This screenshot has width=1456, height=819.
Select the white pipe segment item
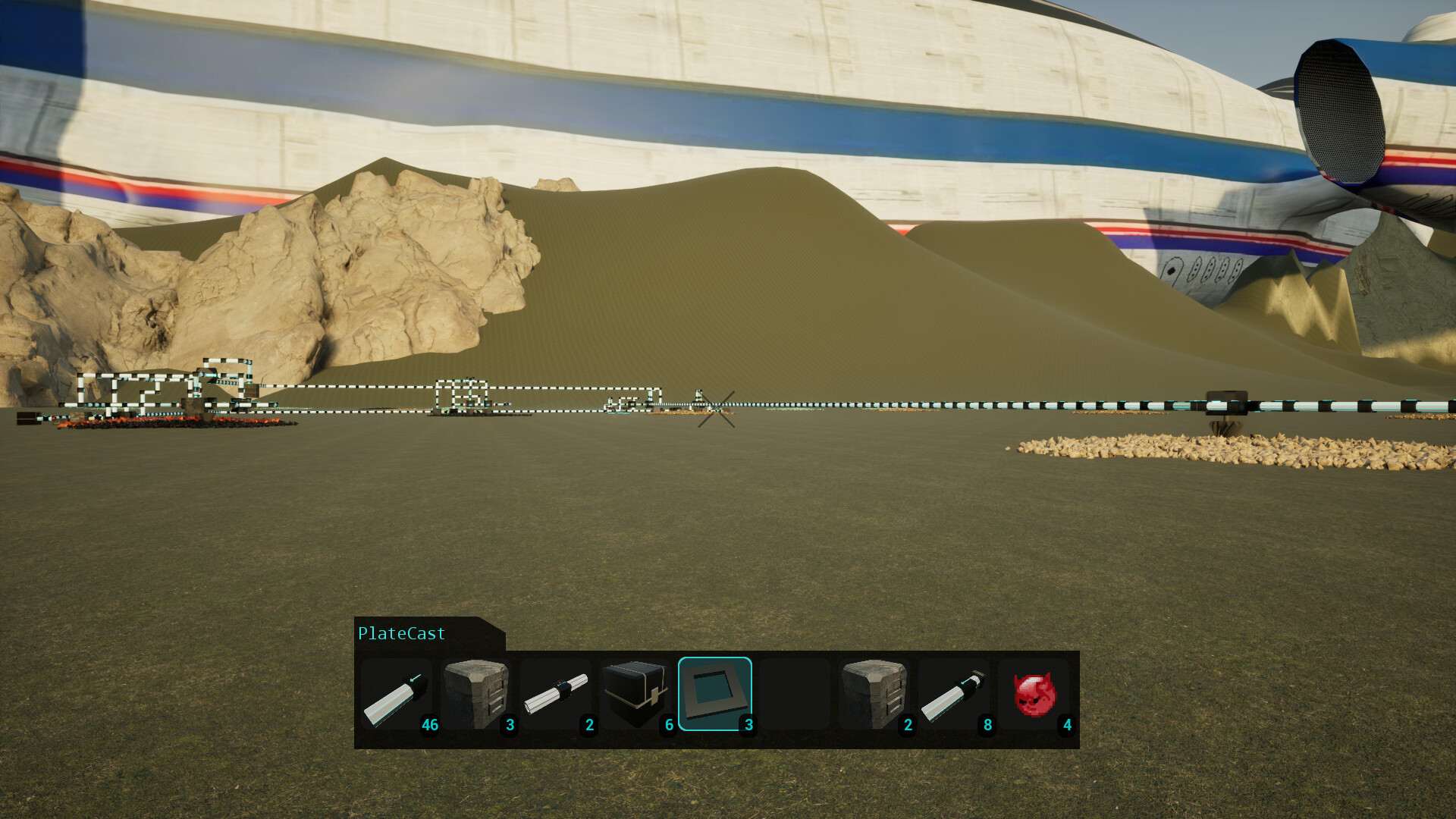click(558, 694)
